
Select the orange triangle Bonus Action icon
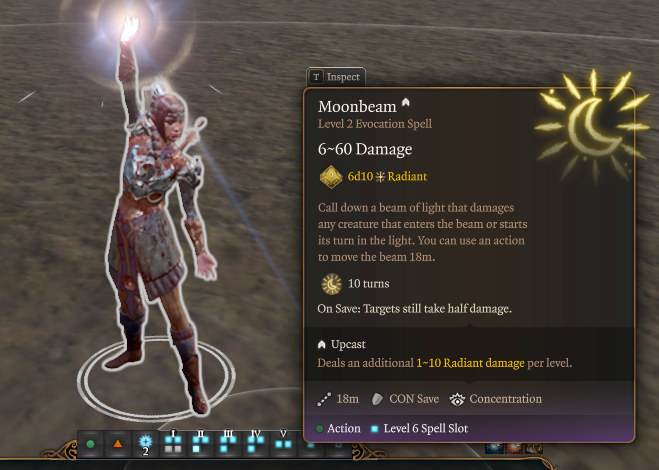click(x=118, y=443)
